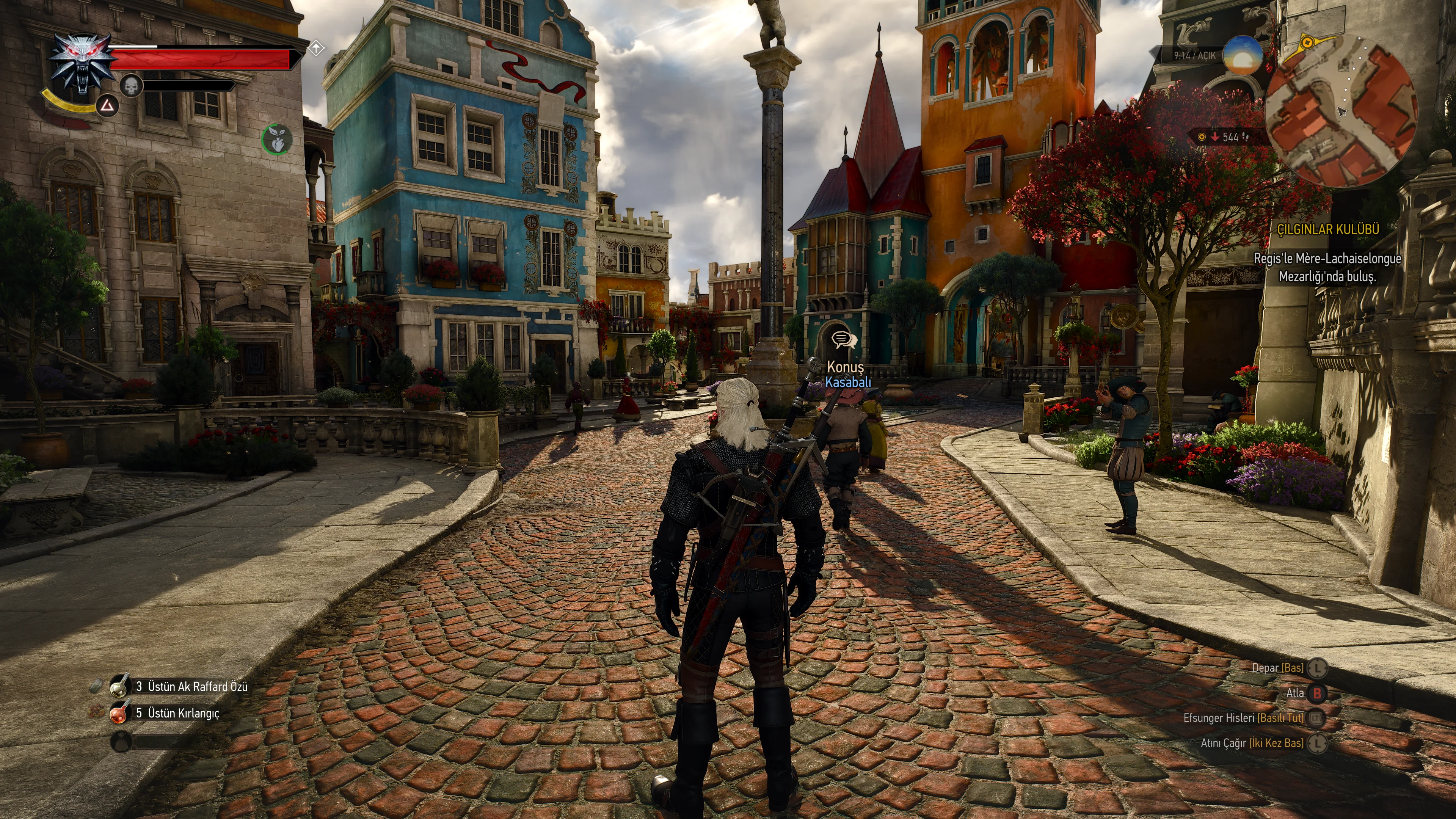Open the Çılgınlar Kulübü quest tracker
The height and width of the screenshot is (819, 1456).
[x=1328, y=229]
